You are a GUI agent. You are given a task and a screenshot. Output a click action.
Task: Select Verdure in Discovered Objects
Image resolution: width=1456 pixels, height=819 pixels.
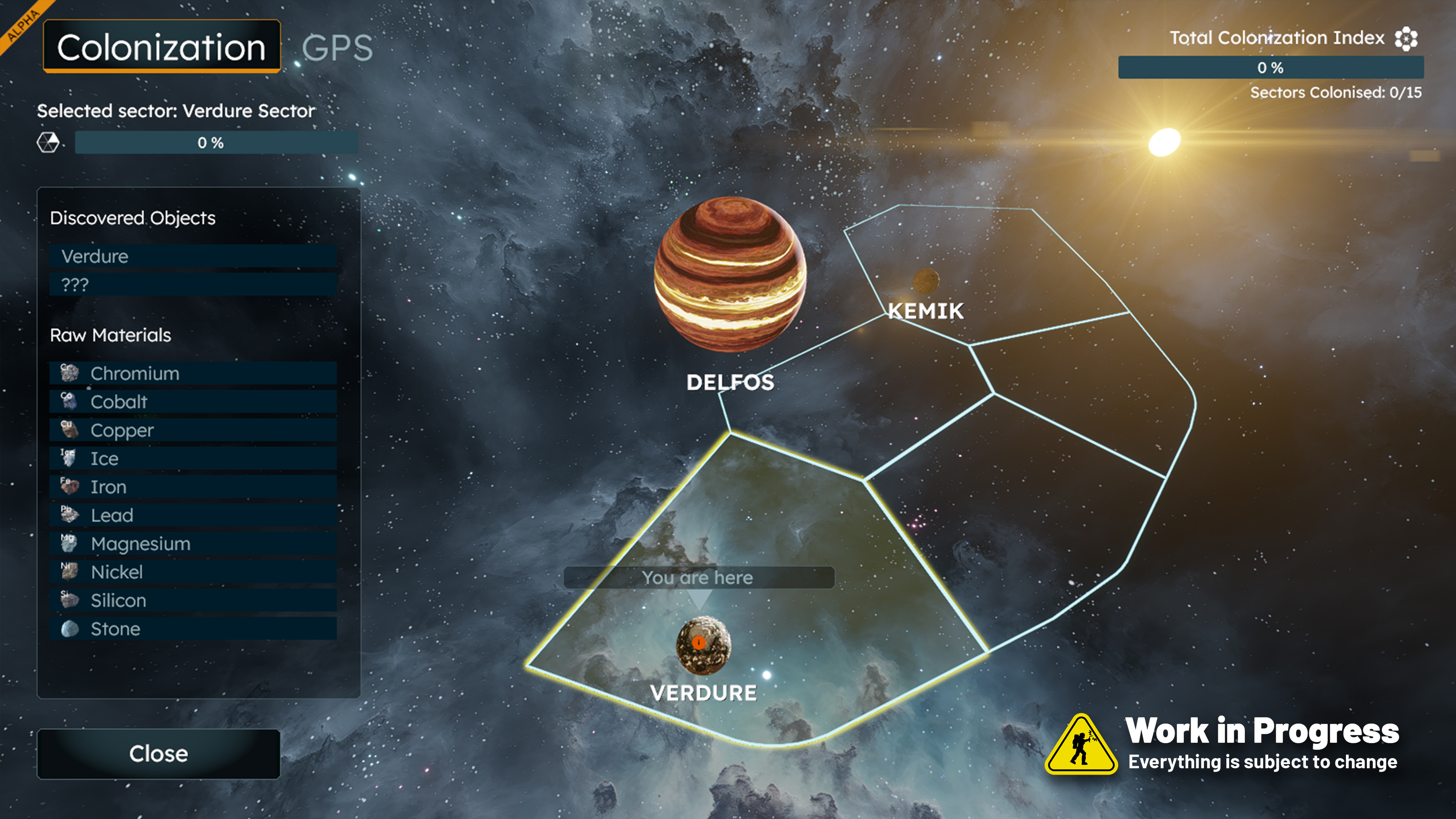193,256
